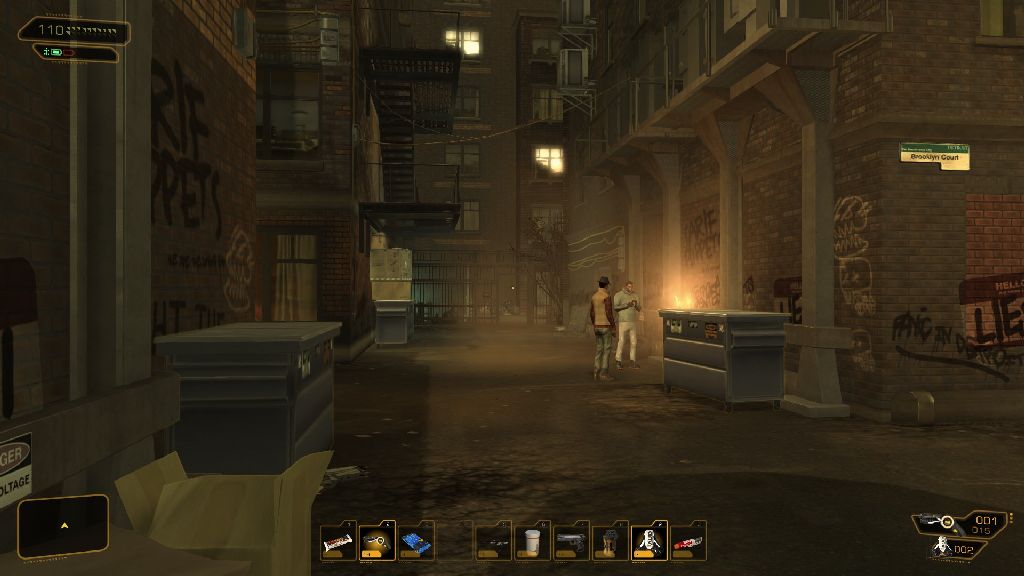The height and width of the screenshot is (576, 1024).
Task: Choose the highlighted mine device slot
Action: pos(650,542)
